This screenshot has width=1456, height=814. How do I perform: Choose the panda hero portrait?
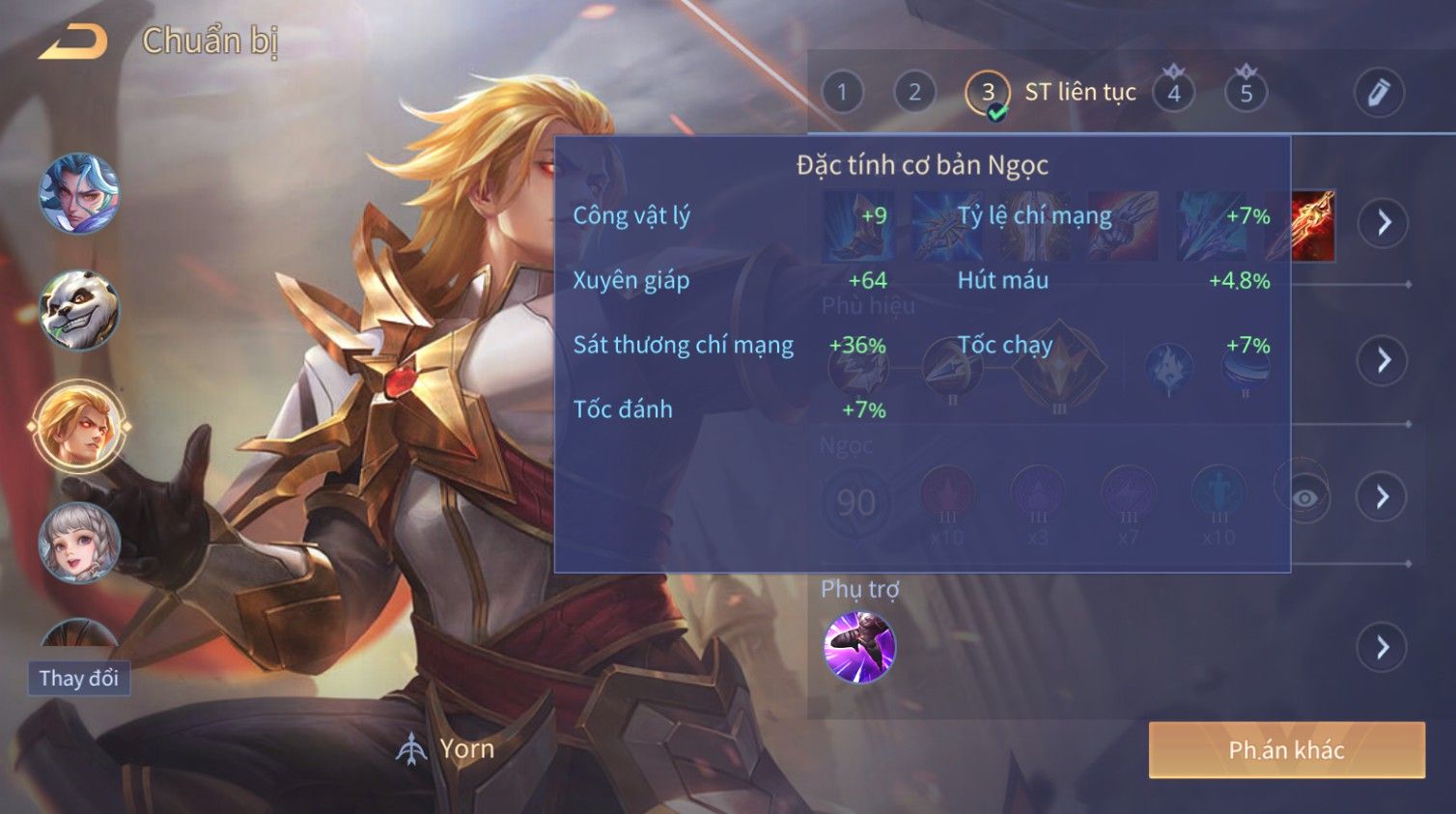[79, 310]
